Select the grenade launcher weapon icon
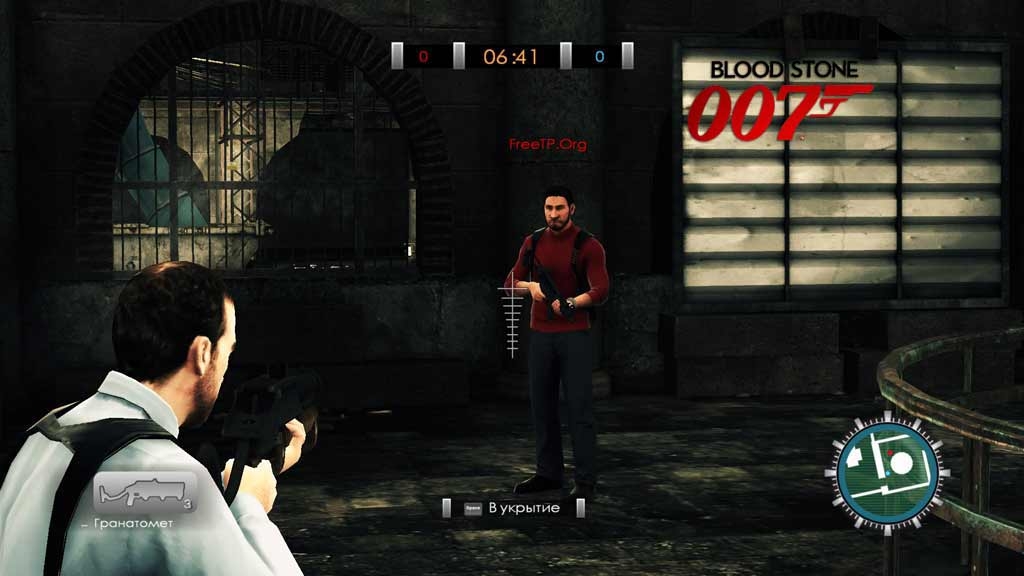 (146, 493)
